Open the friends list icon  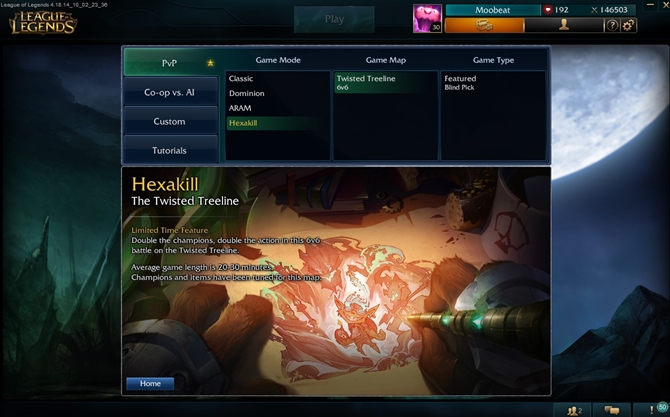tap(574, 409)
